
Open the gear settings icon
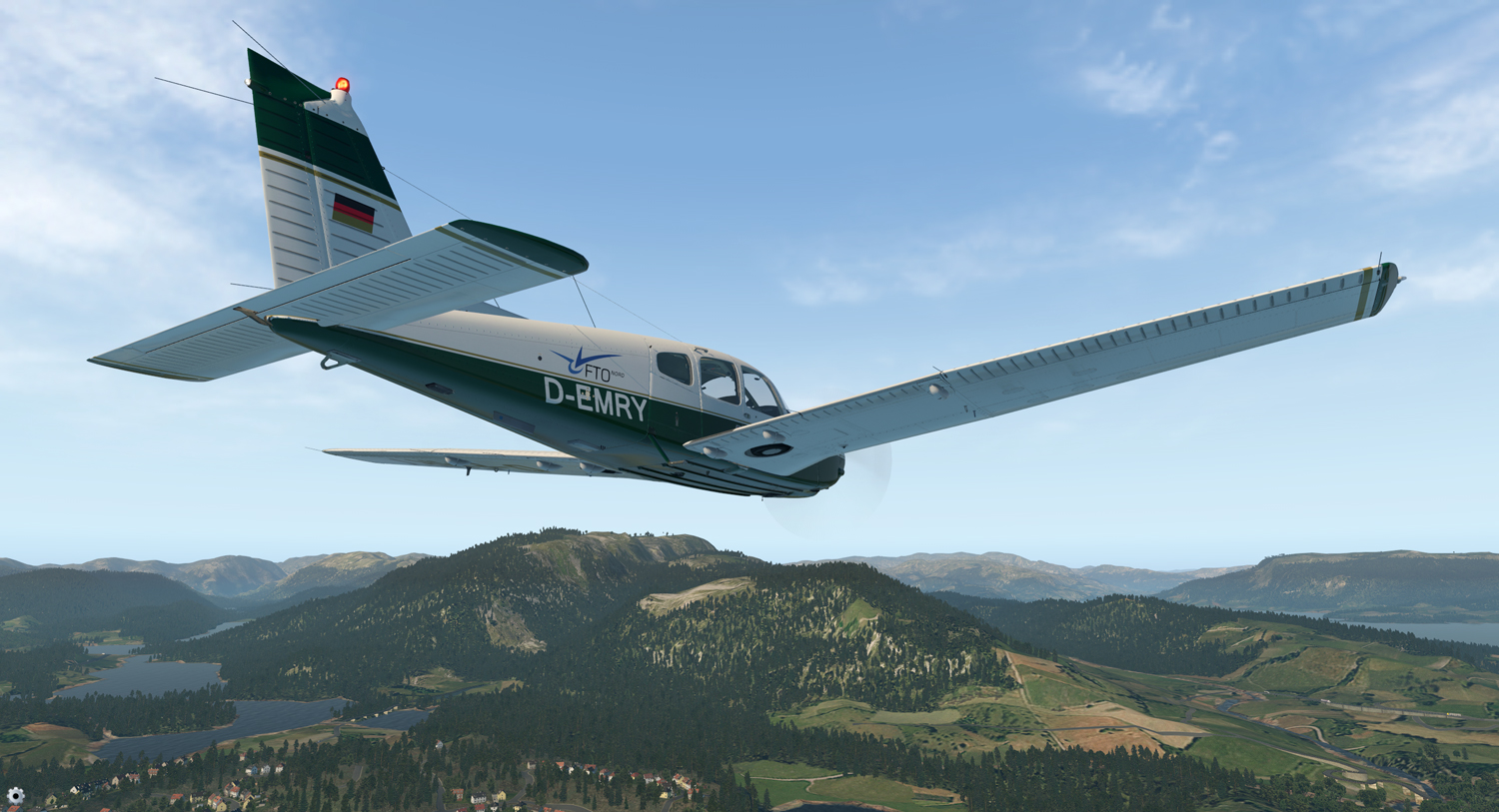15,796
